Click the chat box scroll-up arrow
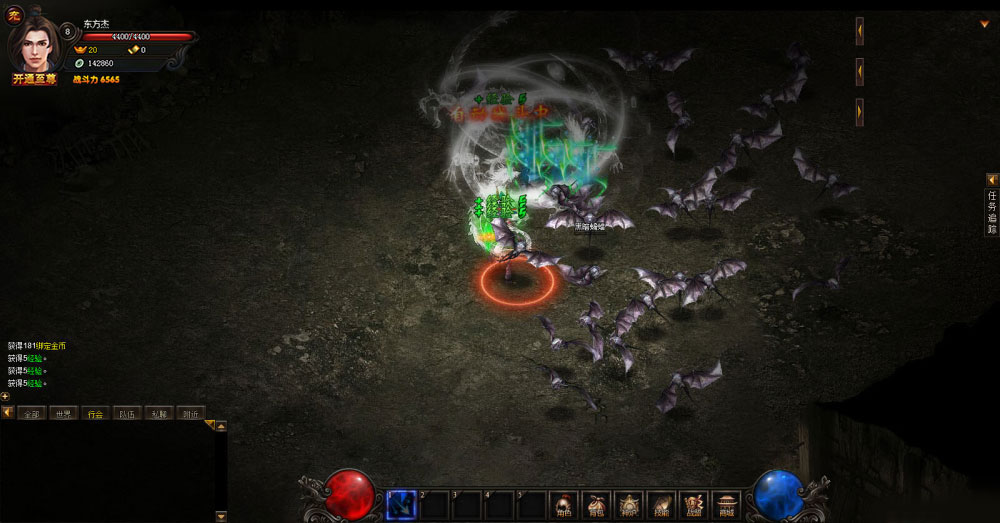Viewport: 1000px width, 523px height. [221, 426]
